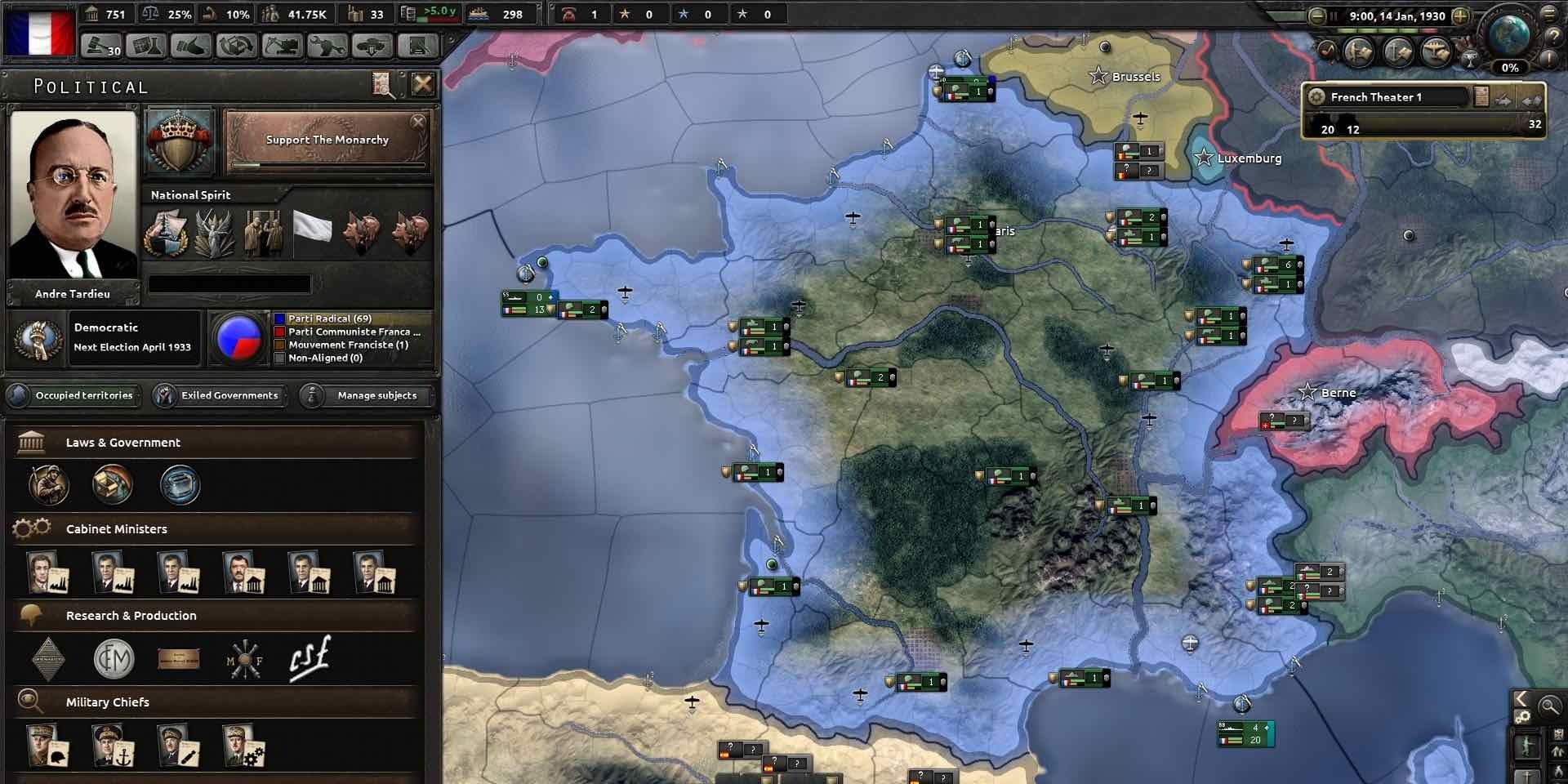Open the Decisions panel with the gavel icon
The width and height of the screenshot is (1568, 784).
tap(102, 47)
